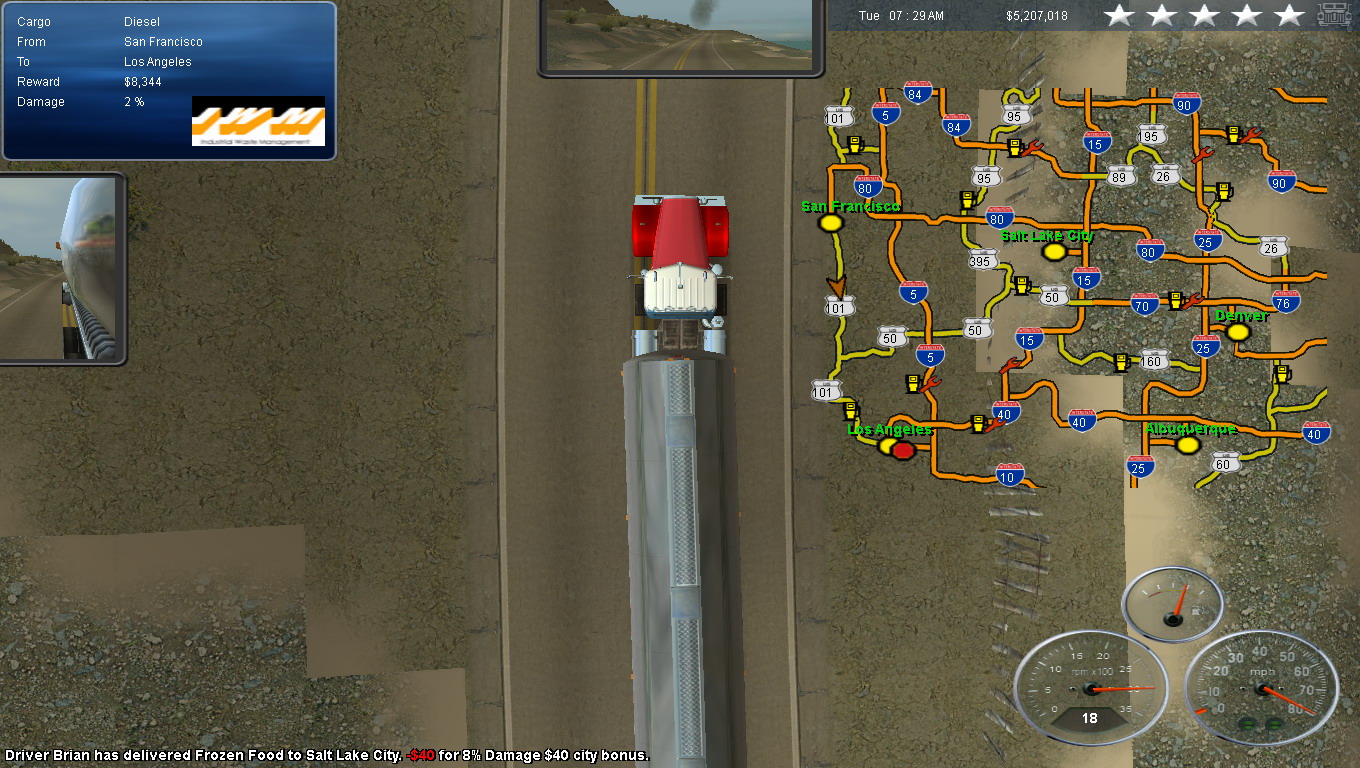This screenshot has height=768, width=1360.
Task: Select the Salt Lake City map marker
Action: click(1054, 252)
